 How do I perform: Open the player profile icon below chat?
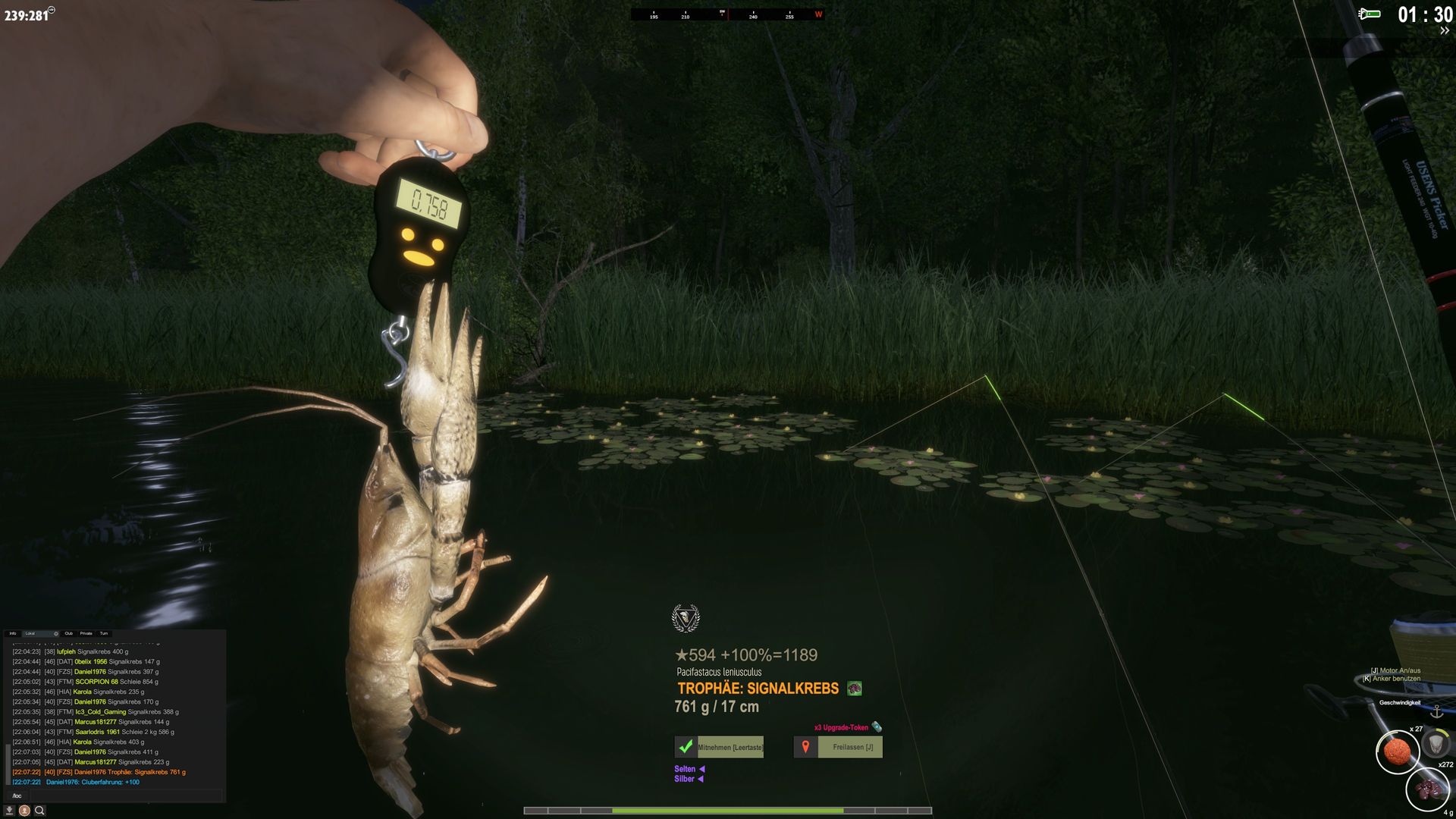click(24, 811)
